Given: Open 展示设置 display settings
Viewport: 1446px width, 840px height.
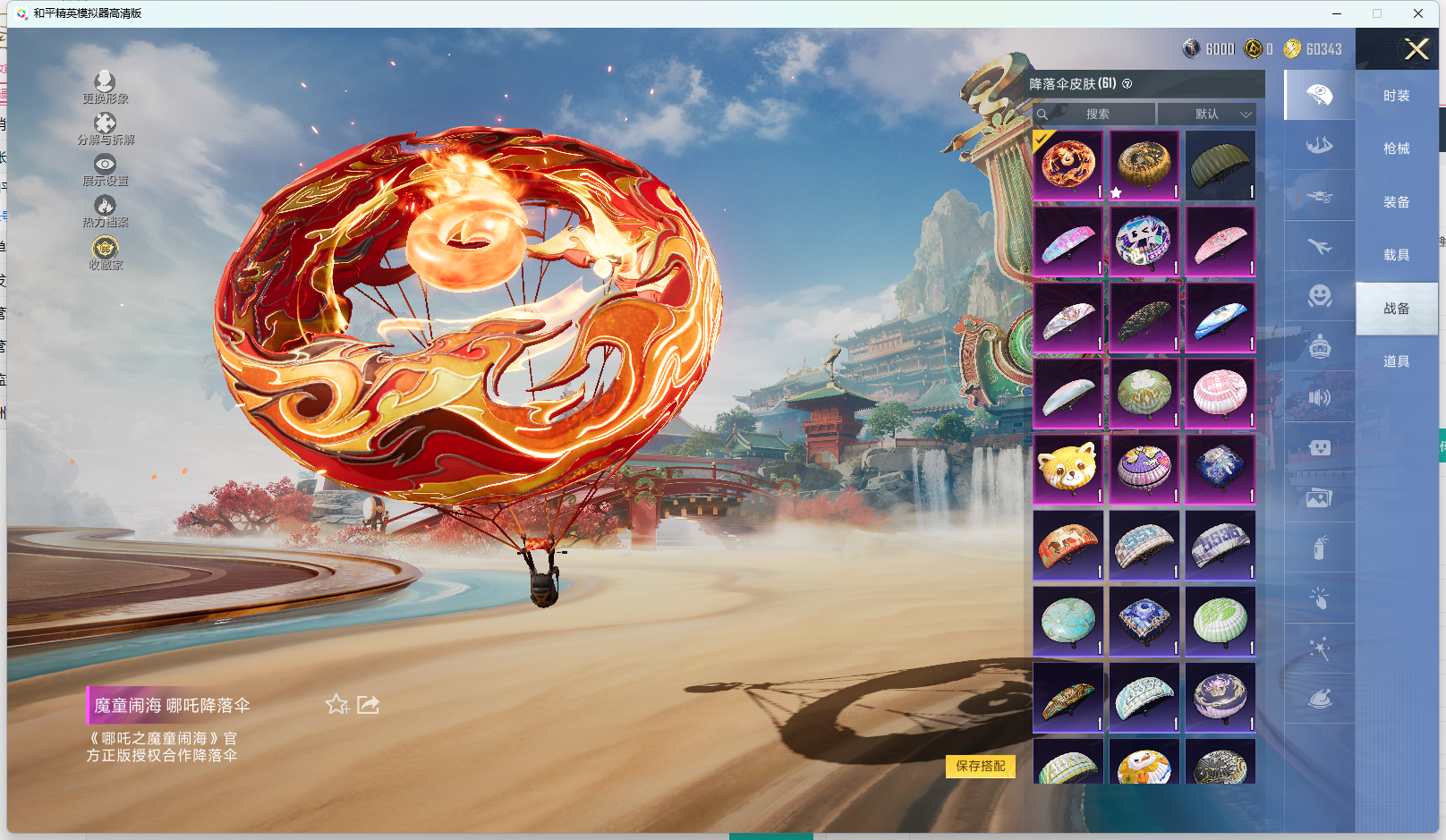Looking at the screenshot, I should (105, 168).
